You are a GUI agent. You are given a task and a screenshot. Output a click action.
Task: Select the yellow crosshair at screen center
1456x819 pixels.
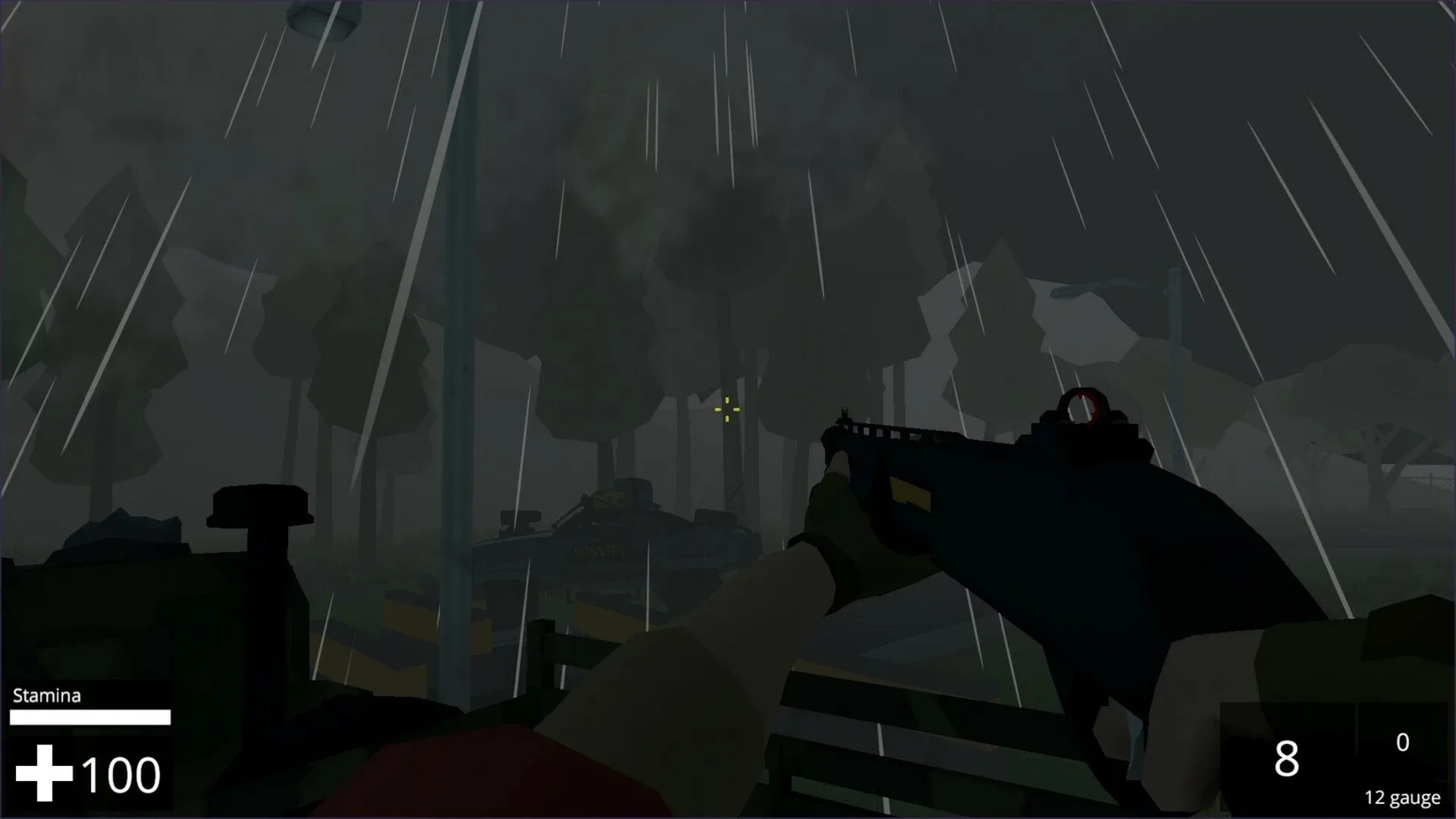(726, 409)
